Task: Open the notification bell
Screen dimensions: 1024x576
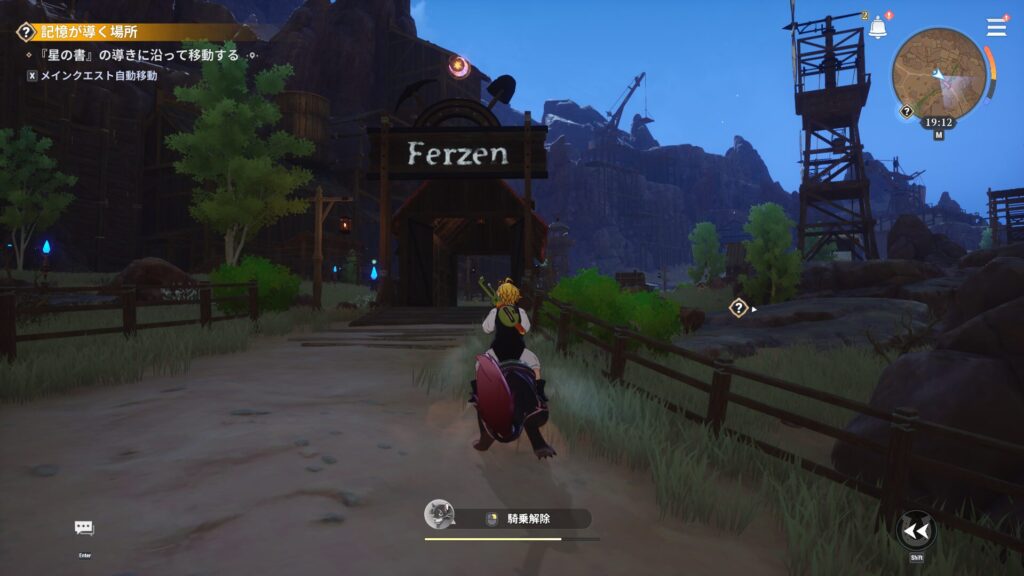Action: coord(878,28)
